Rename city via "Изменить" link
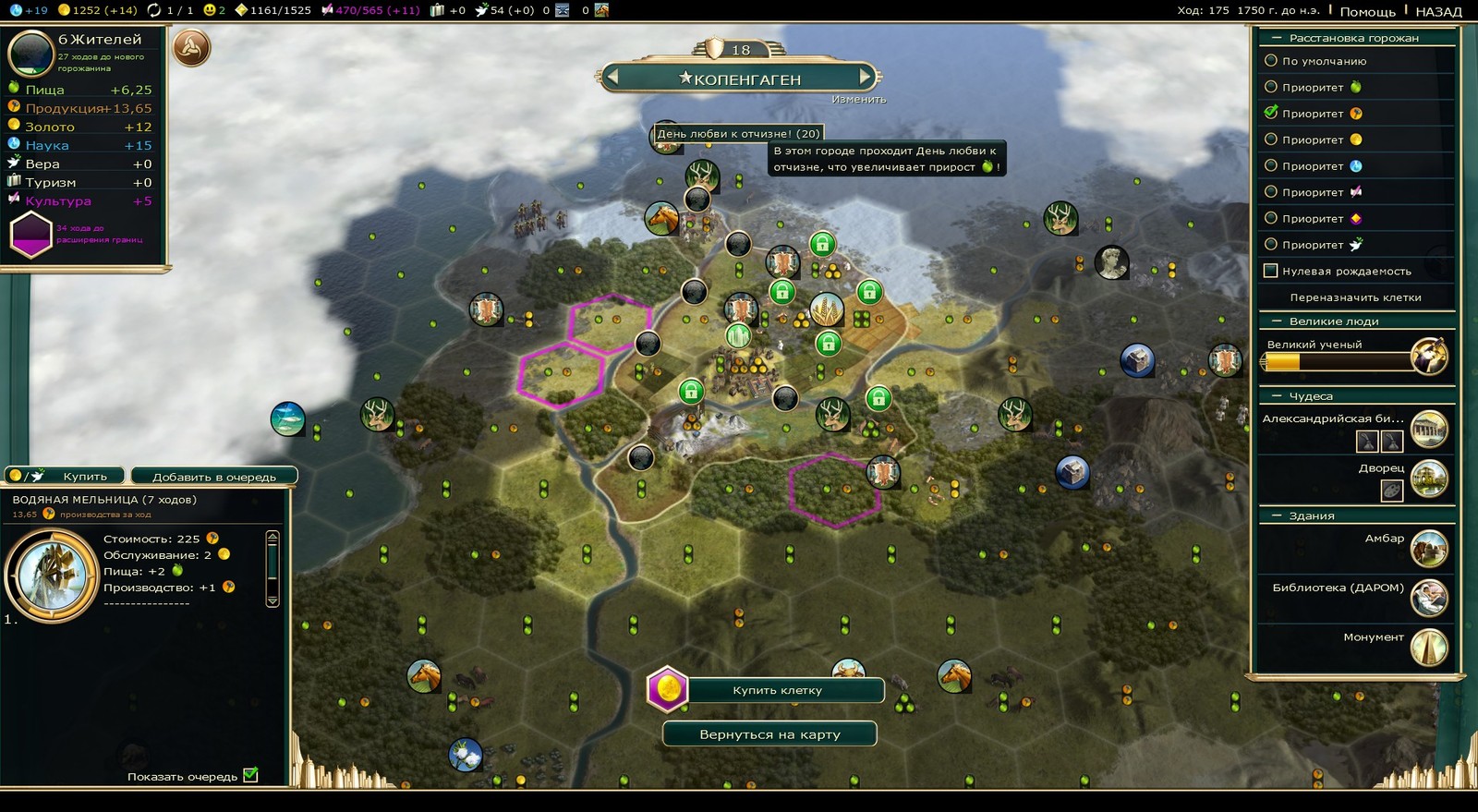The width and height of the screenshot is (1478, 812). click(x=858, y=99)
